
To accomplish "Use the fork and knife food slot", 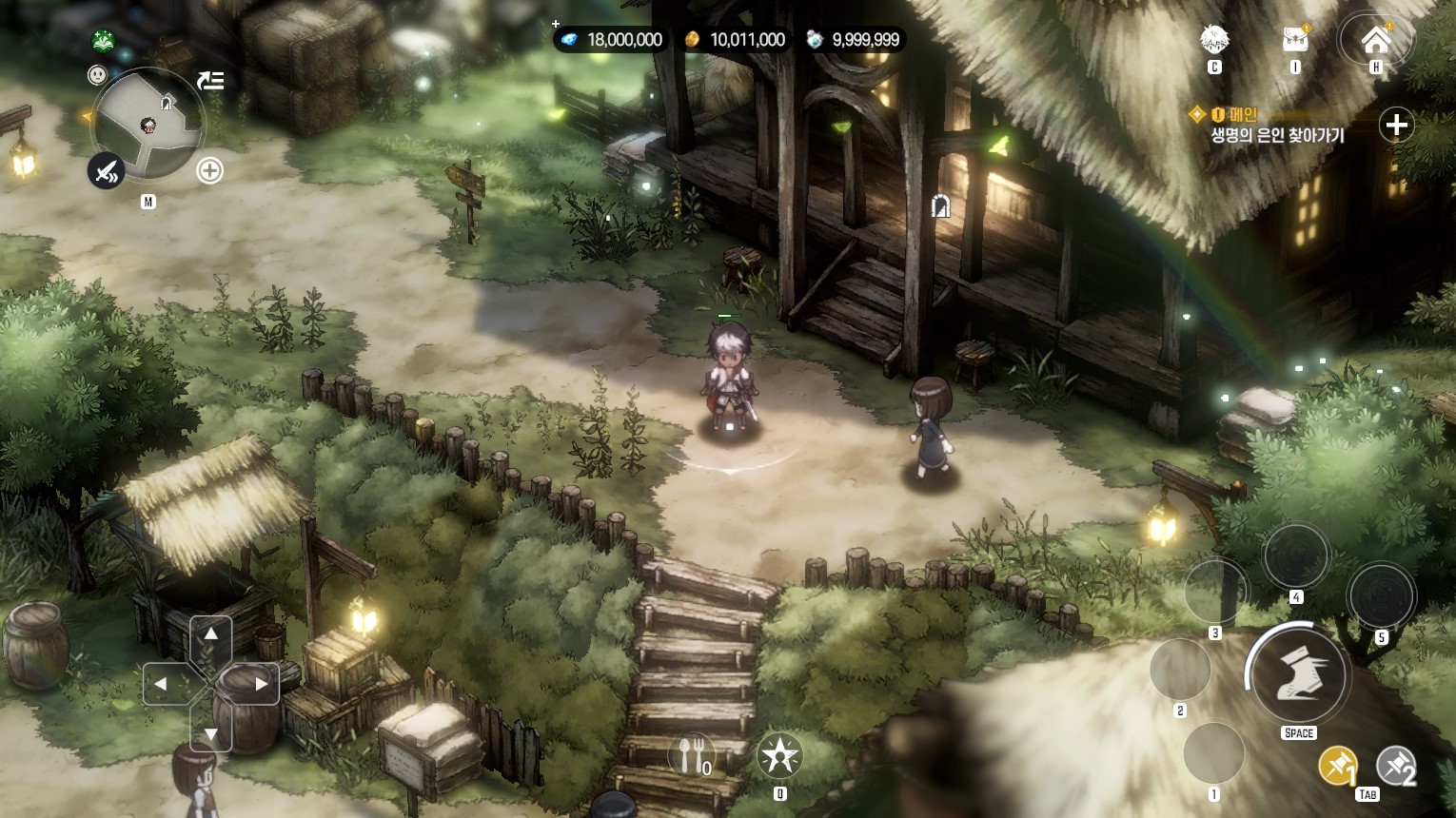I will click(x=692, y=756).
